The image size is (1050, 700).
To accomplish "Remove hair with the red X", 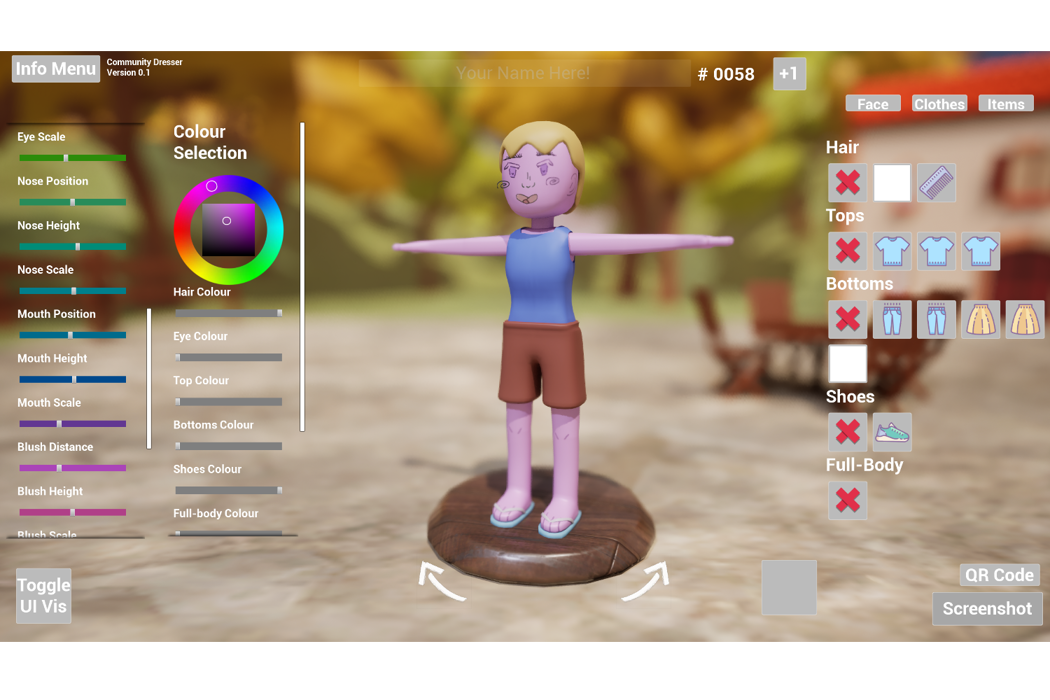I will click(x=847, y=183).
